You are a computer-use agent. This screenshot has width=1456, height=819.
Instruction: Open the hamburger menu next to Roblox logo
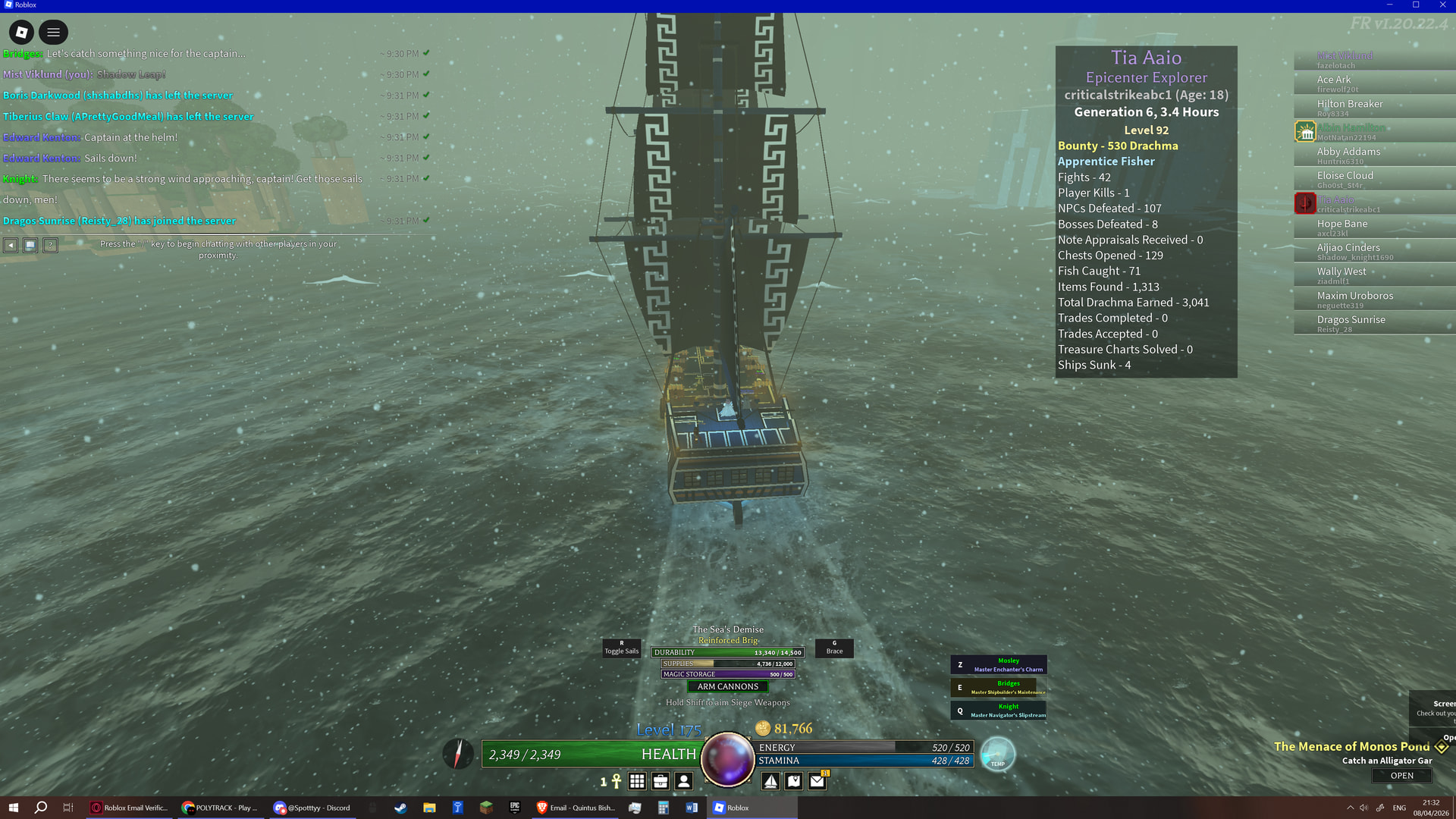click(x=53, y=32)
